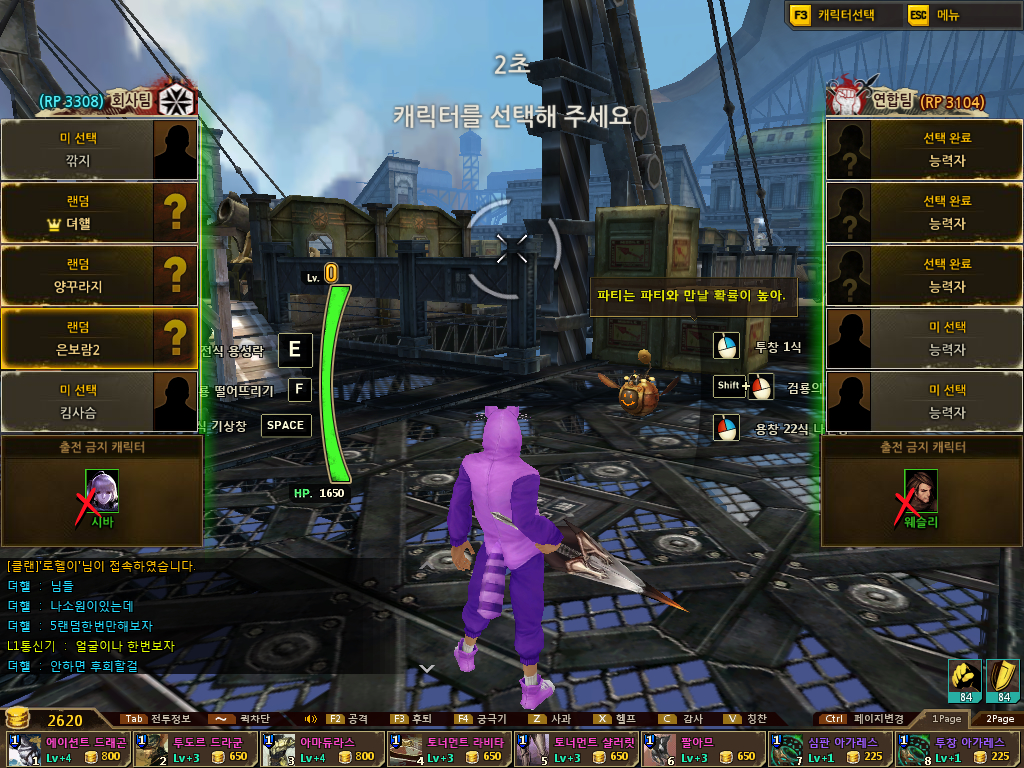This screenshot has height=768, width=1024.
Task: Select the 심판 아가레스 item slot
Action: tap(829, 749)
